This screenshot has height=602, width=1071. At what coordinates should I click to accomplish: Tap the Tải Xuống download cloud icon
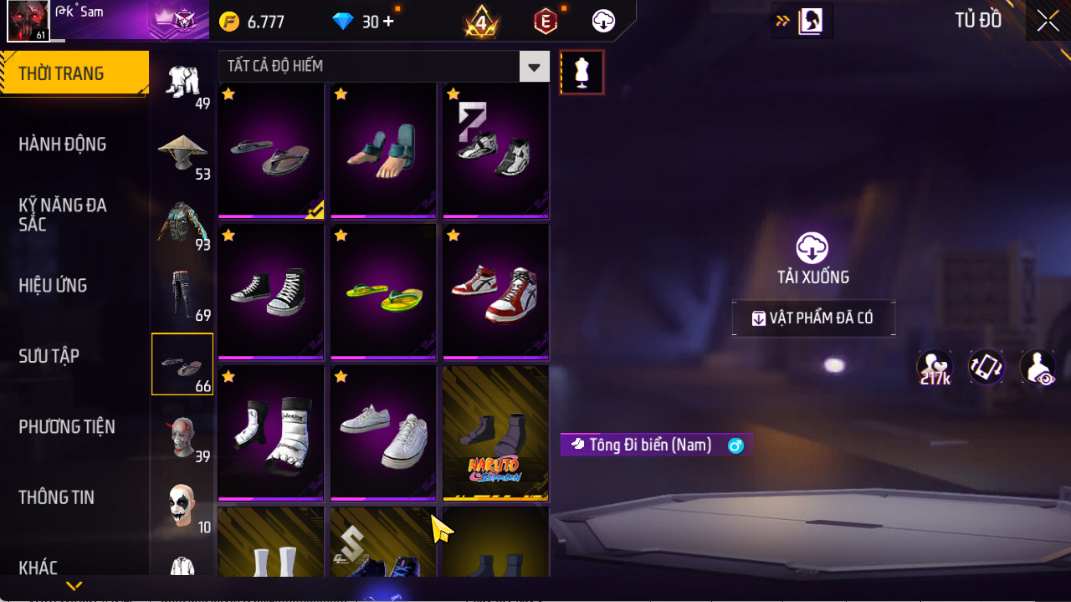coord(812,248)
